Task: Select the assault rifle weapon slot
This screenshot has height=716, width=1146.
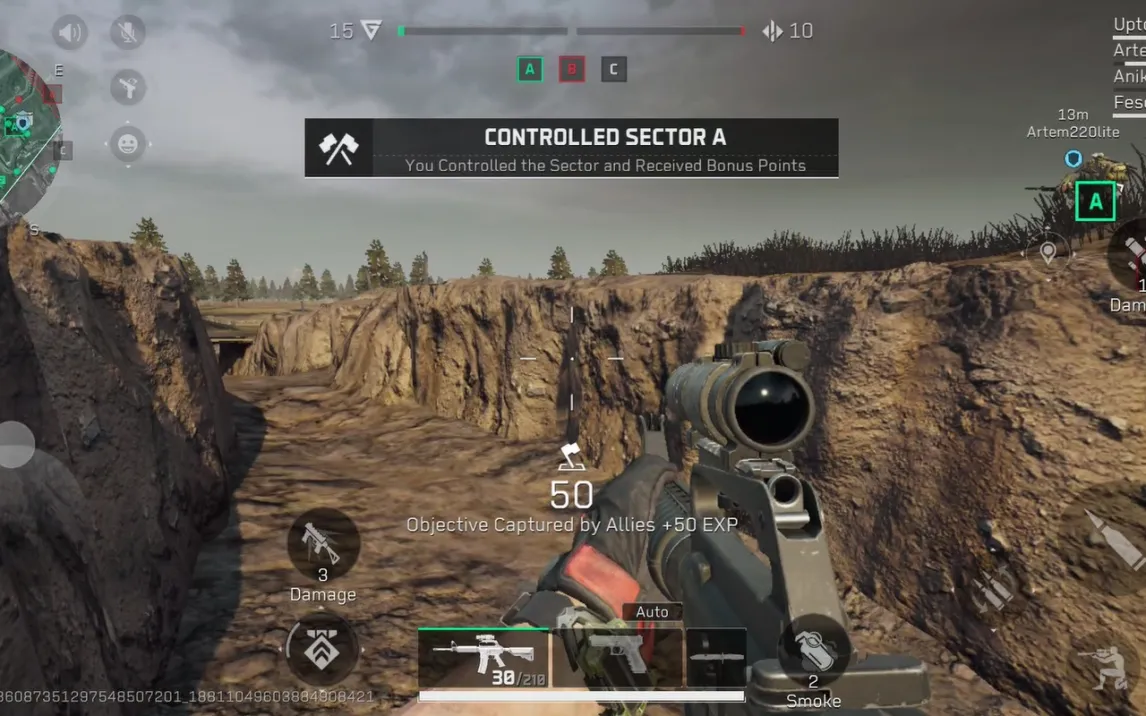Action: point(484,658)
